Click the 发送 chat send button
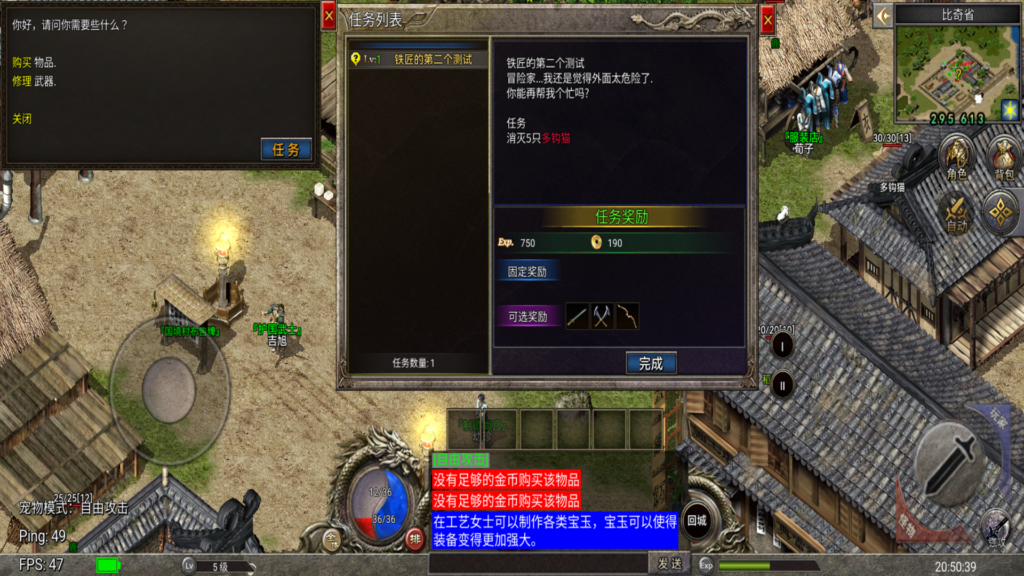 point(669,564)
